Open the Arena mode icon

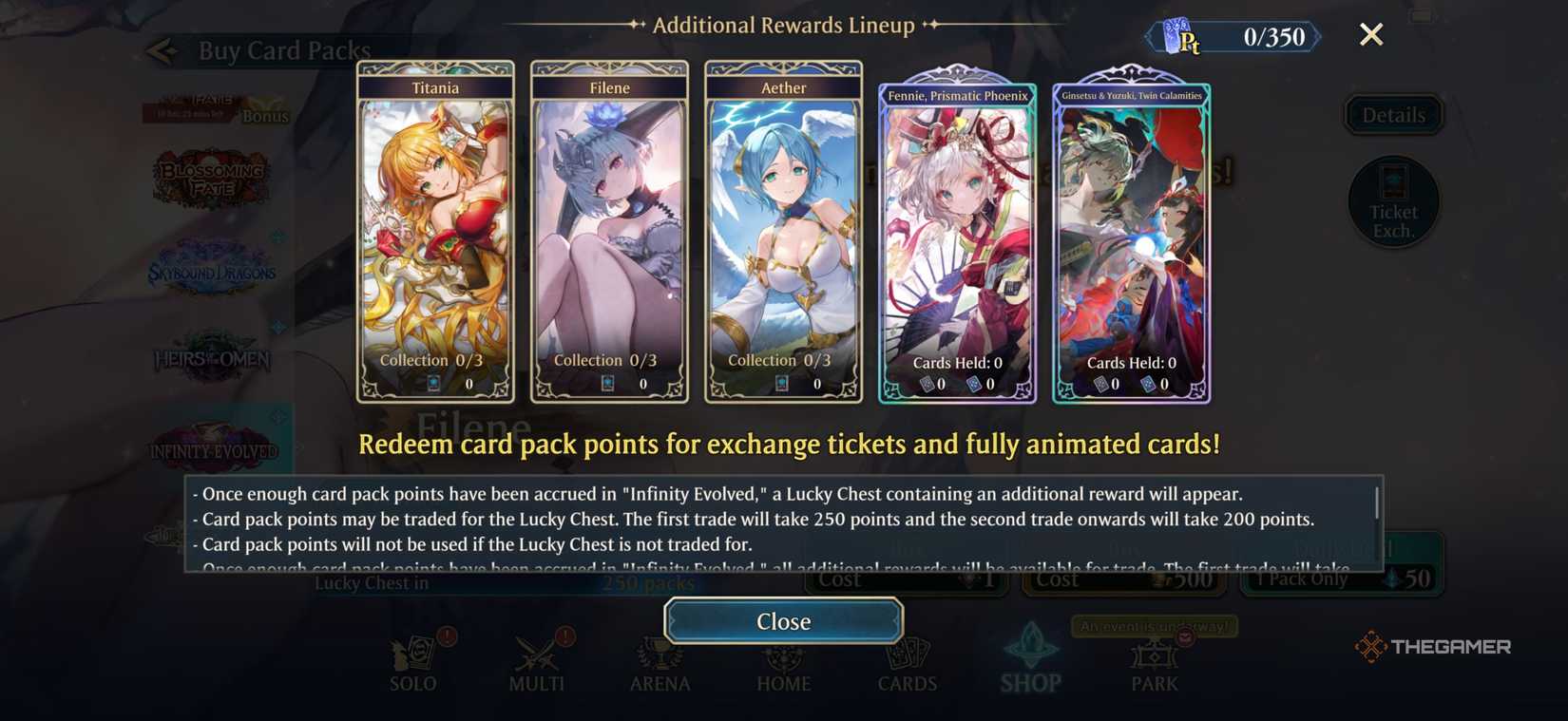[660, 660]
